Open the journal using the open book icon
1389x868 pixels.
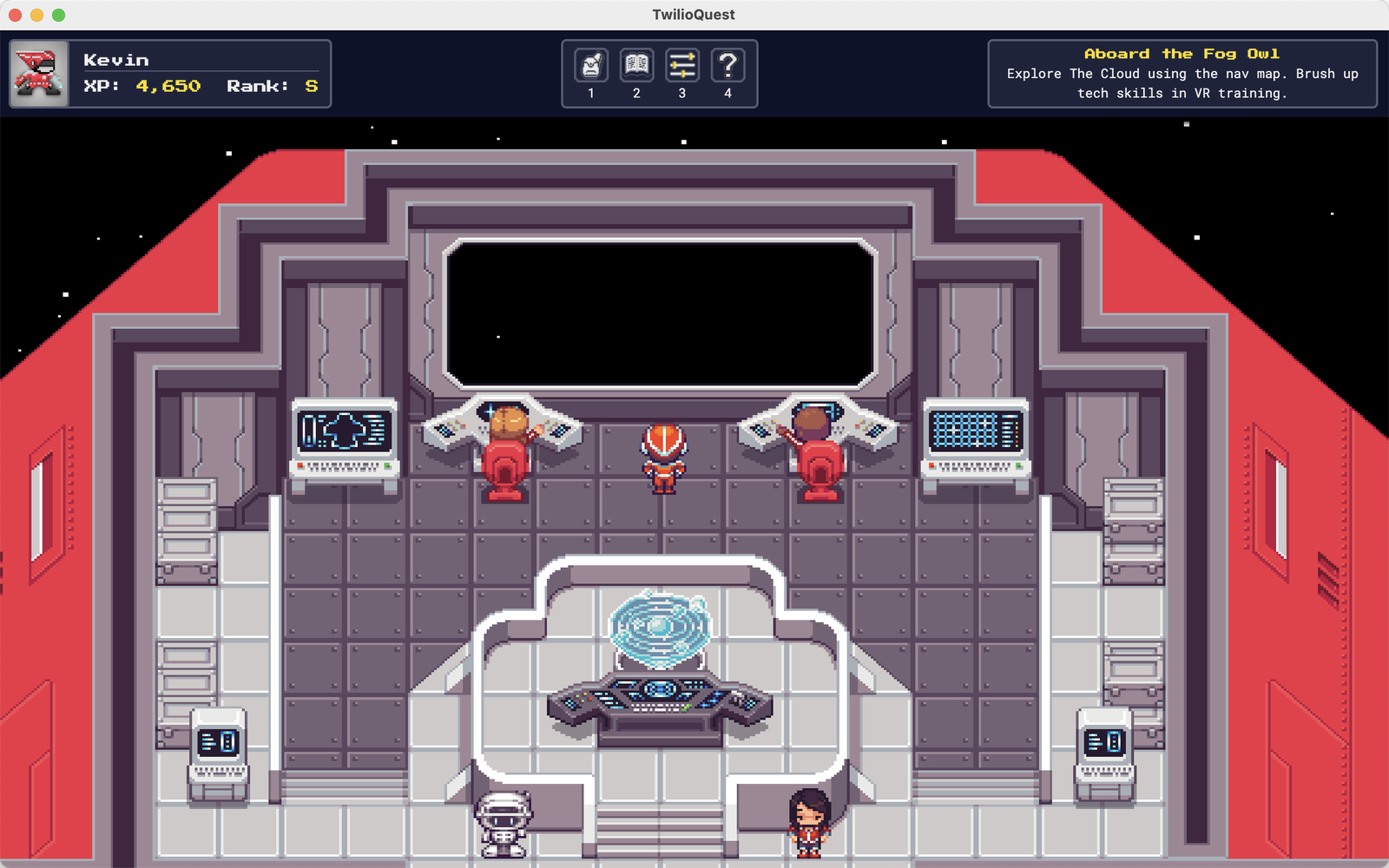click(636, 63)
